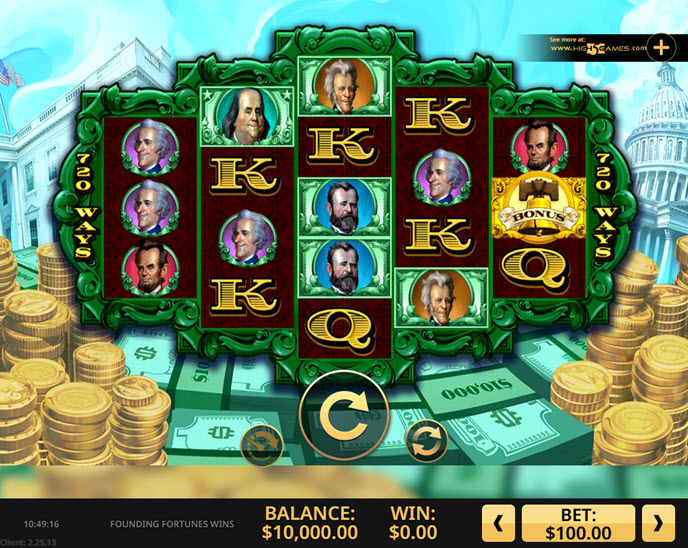The width and height of the screenshot is (688, 548).
Task: Toggle the turbo spin speedometer button
Action: 263,443
